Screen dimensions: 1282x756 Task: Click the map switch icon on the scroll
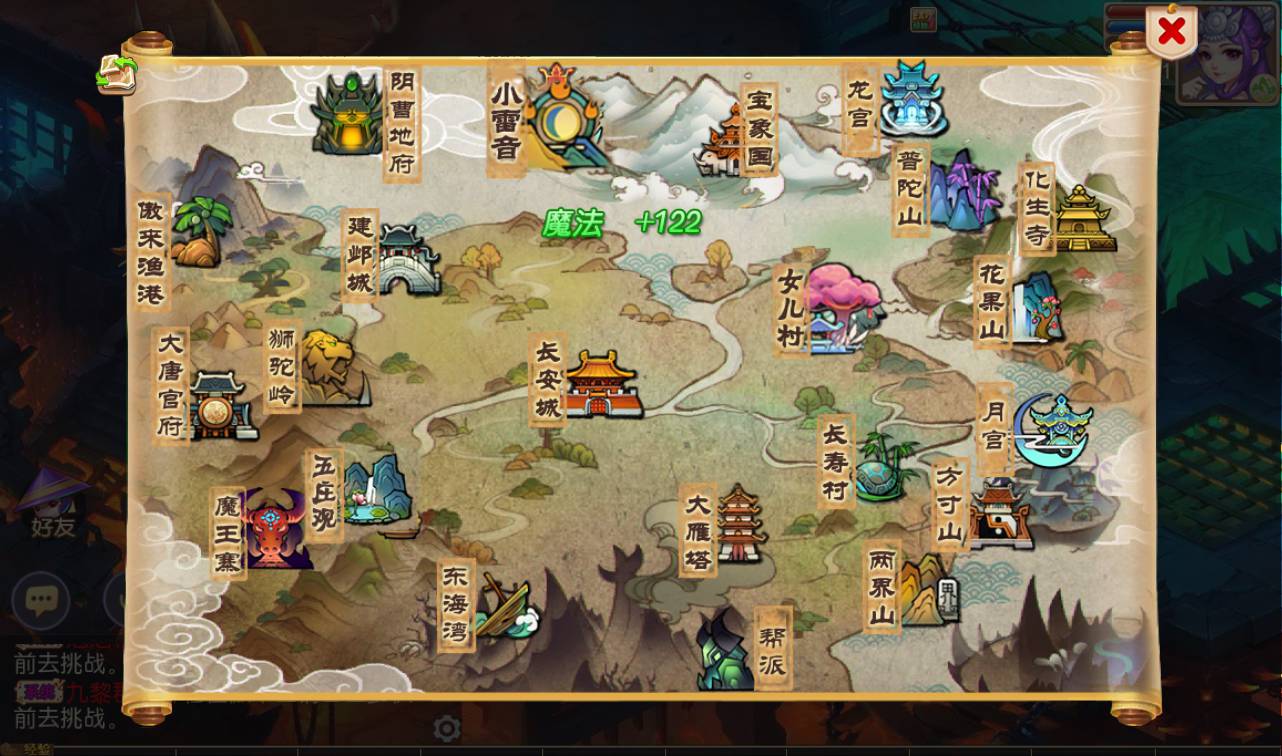[x=116, y=76]
